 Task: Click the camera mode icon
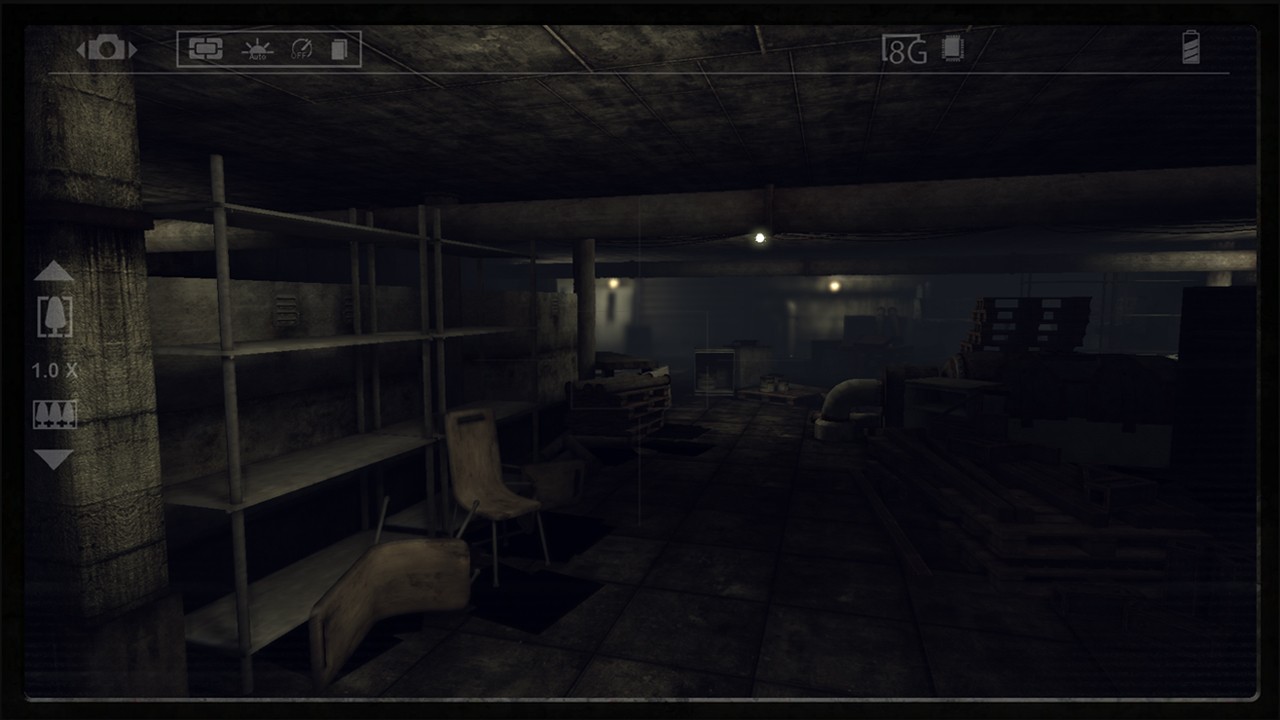107,48
